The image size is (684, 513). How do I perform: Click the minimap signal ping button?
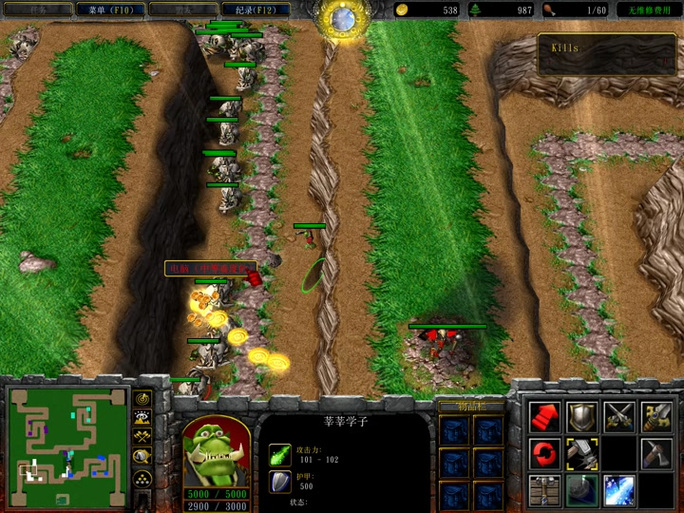142,401
